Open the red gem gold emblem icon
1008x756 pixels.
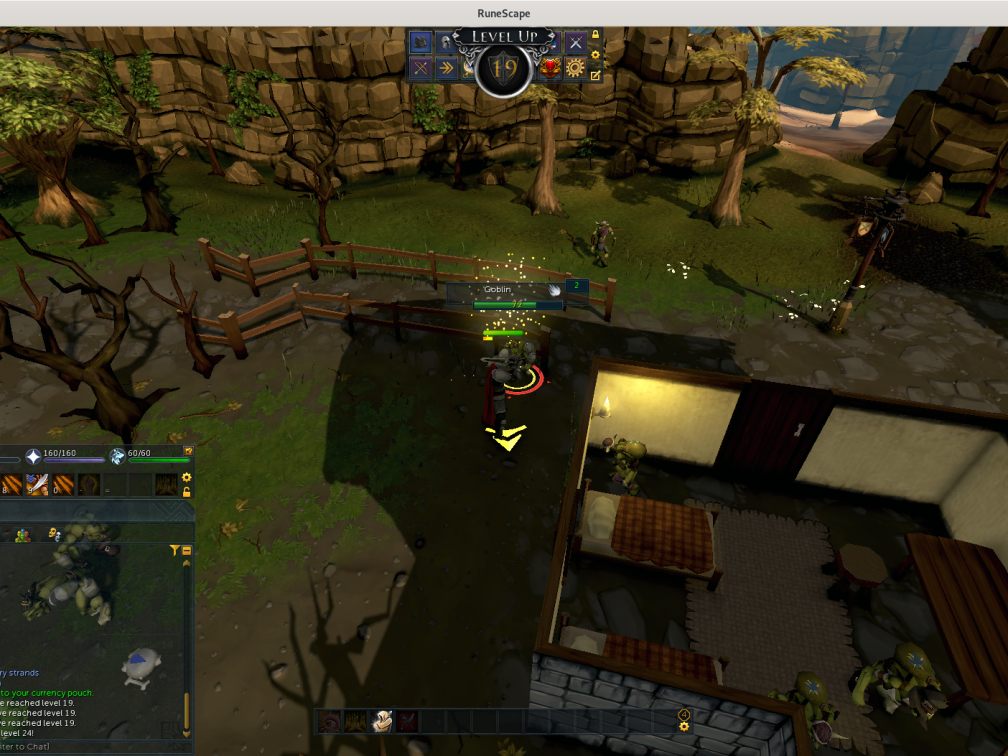(550, 68)
